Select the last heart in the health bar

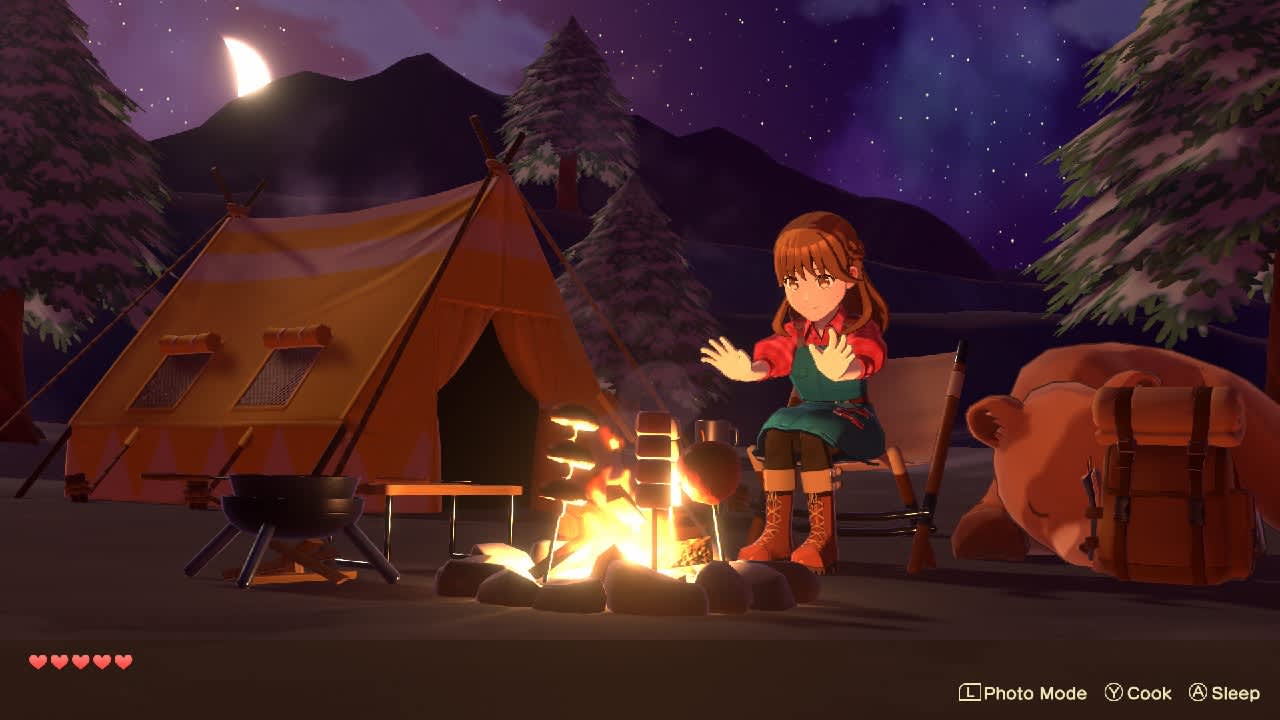click(124, 662)
